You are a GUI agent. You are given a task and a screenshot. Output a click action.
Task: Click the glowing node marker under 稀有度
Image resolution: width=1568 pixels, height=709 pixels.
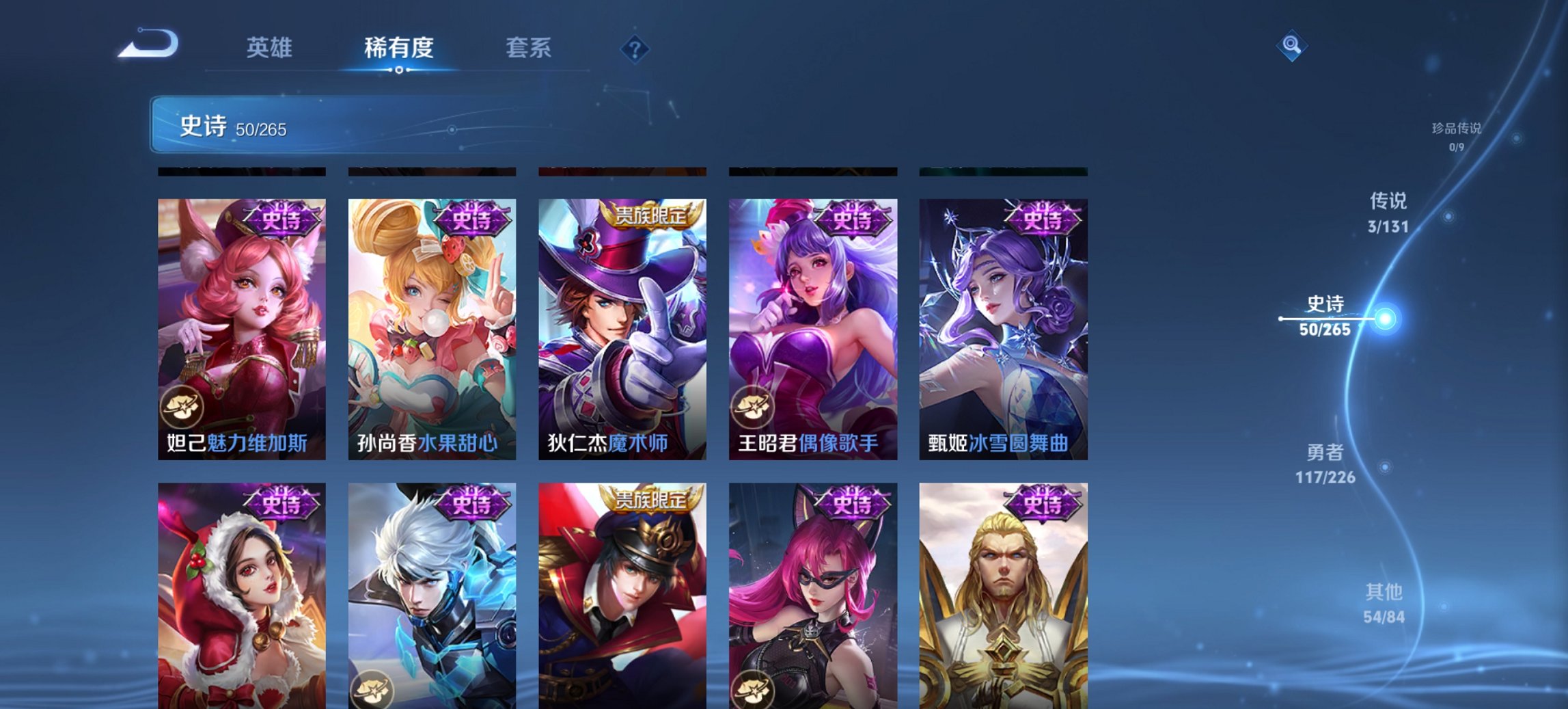click(x=399, y=70)
